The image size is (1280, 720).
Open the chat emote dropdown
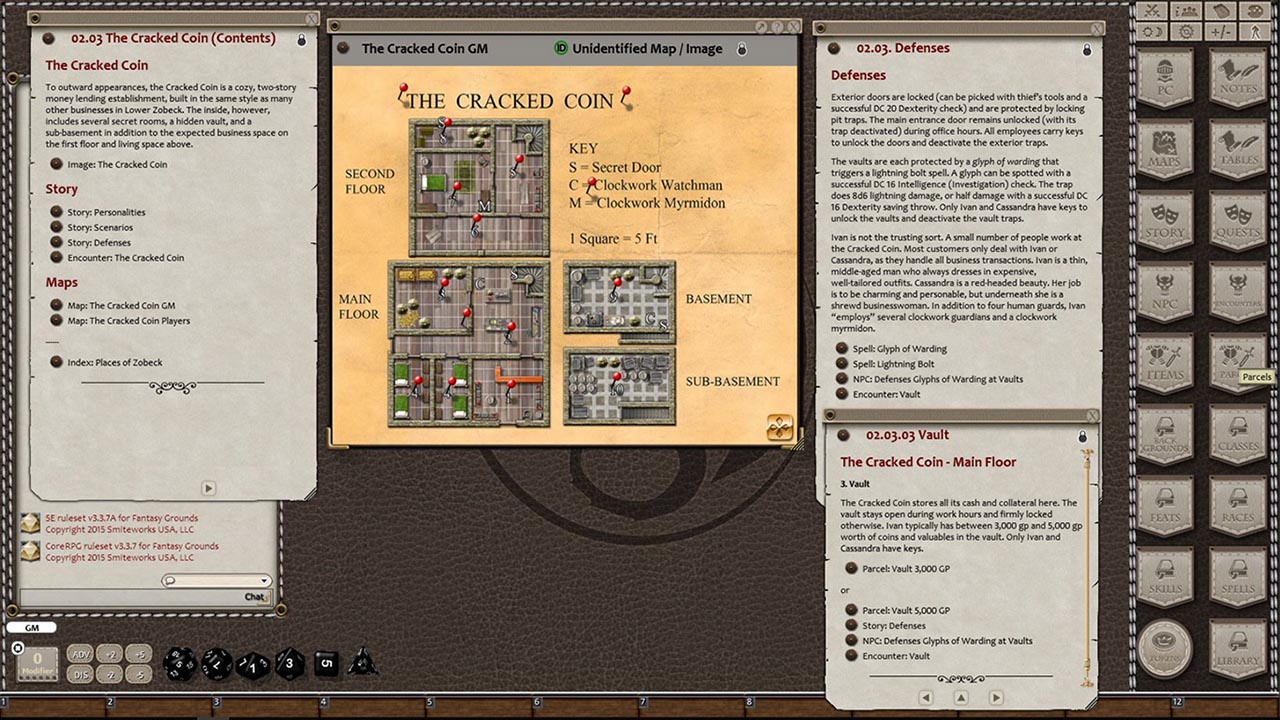(x=262, y=580)
